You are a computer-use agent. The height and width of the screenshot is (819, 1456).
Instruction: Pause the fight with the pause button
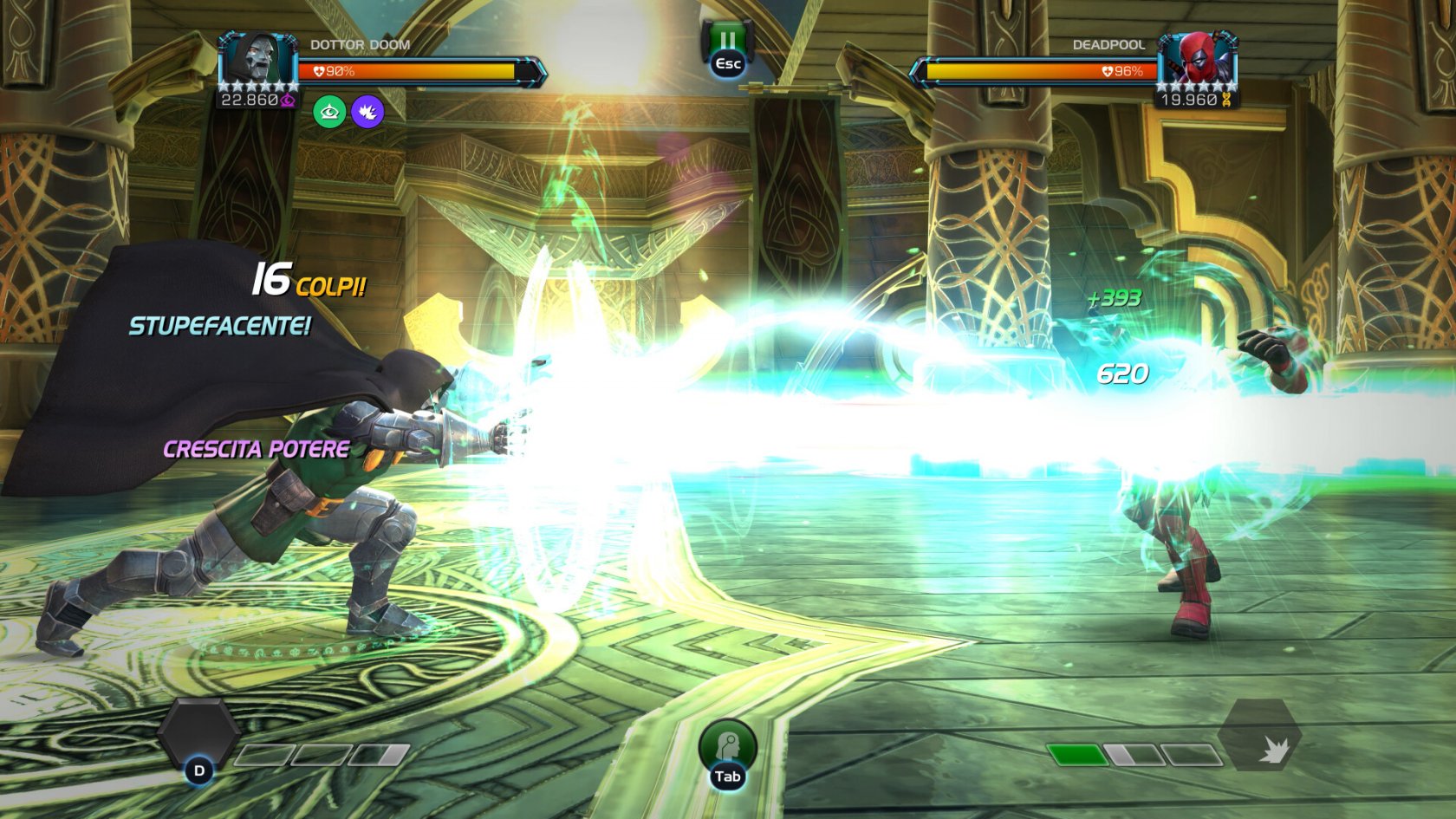coord(727,43)
